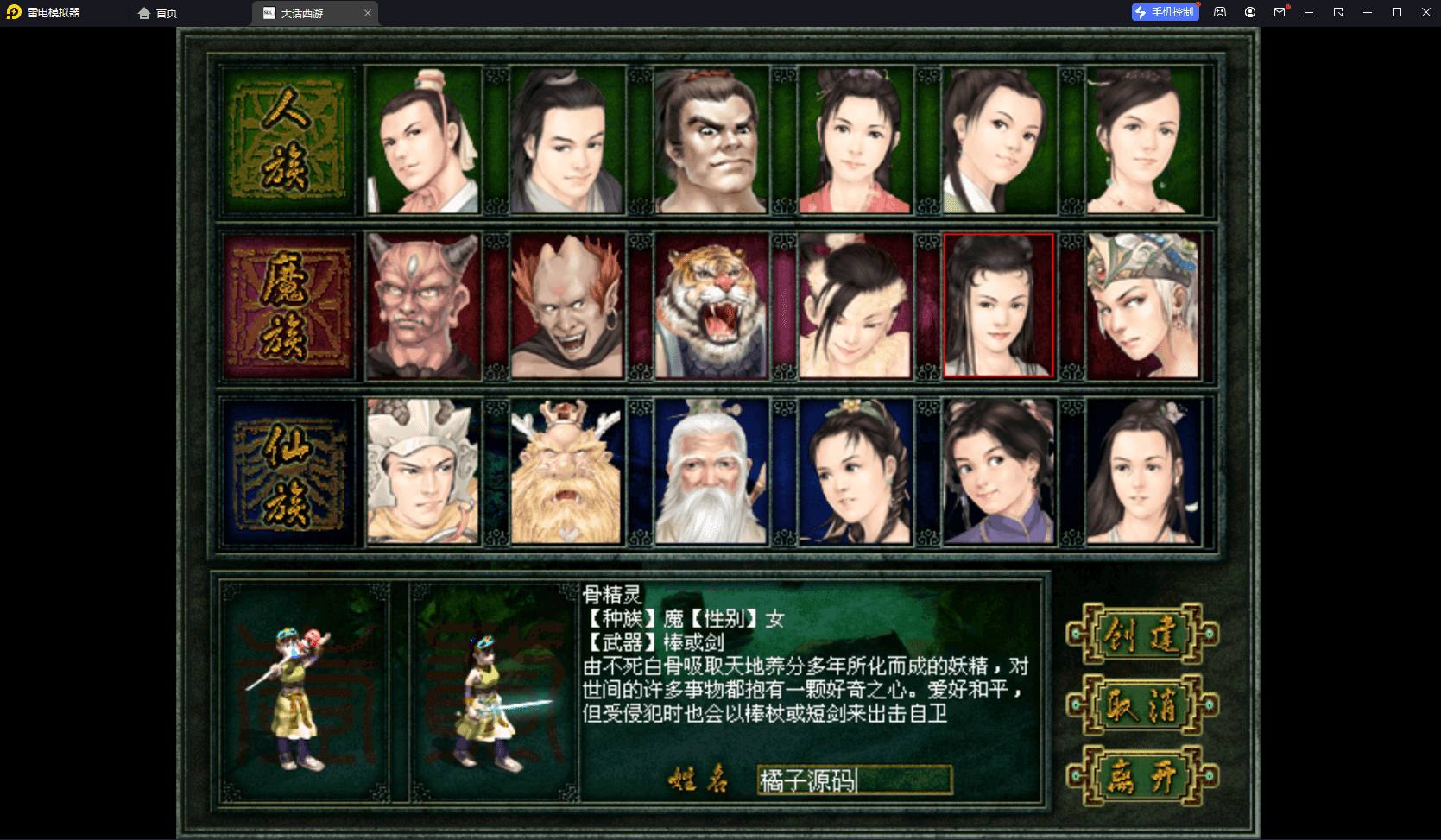
Task: Click the 离开 (Leave) button
Action: pos(1141,775)
